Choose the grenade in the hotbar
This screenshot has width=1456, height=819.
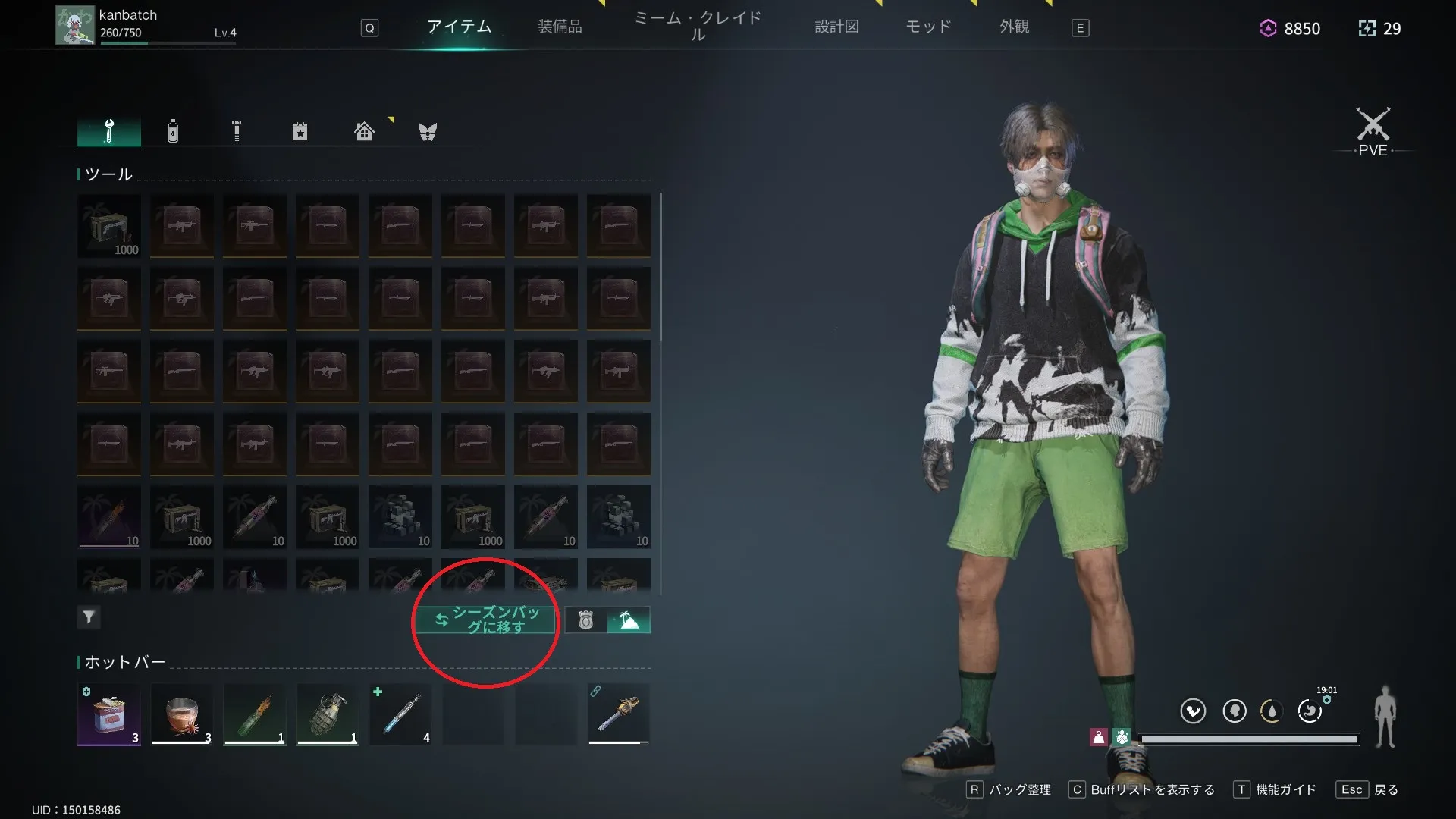[328, 714]
